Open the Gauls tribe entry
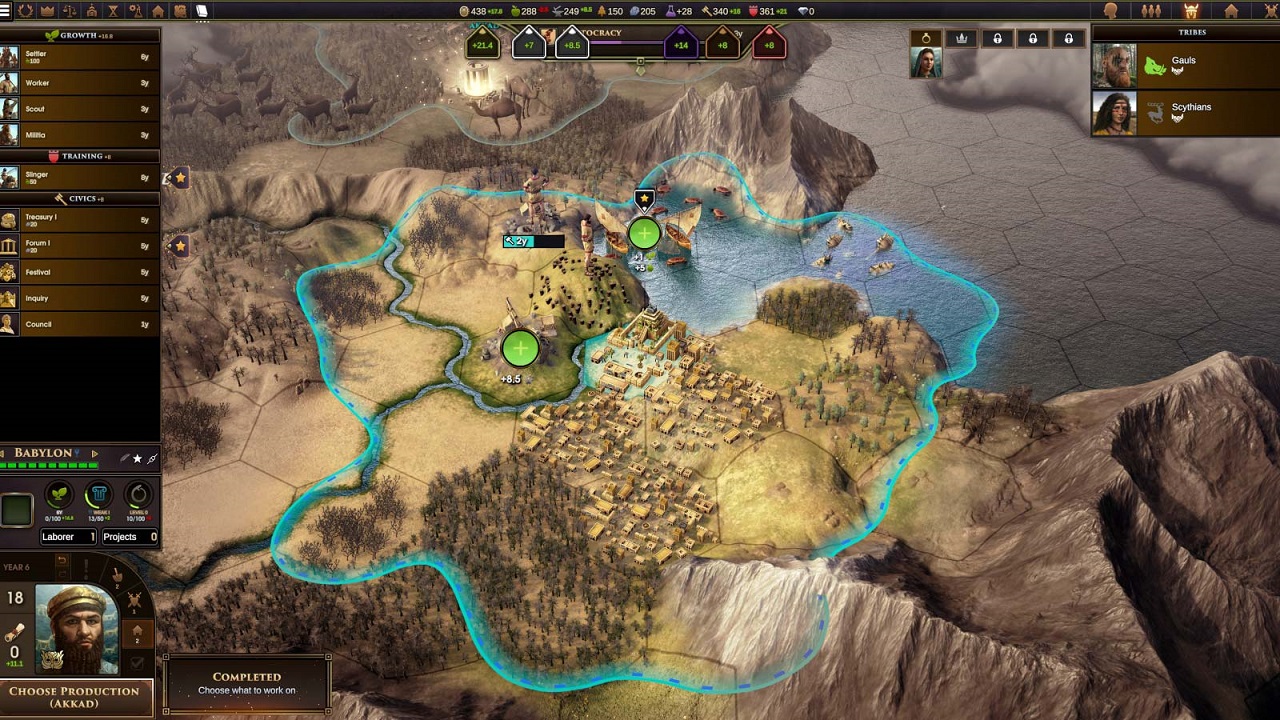Viewport: 1280px width, 720px height. tap(1184, 66)
